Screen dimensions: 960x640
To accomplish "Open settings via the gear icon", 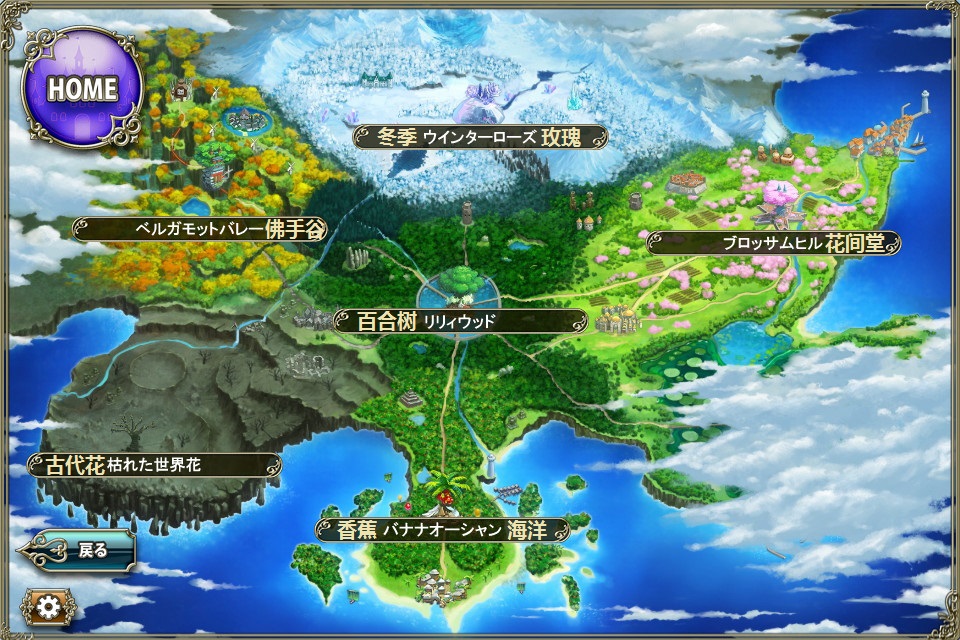I will point(43,606).
